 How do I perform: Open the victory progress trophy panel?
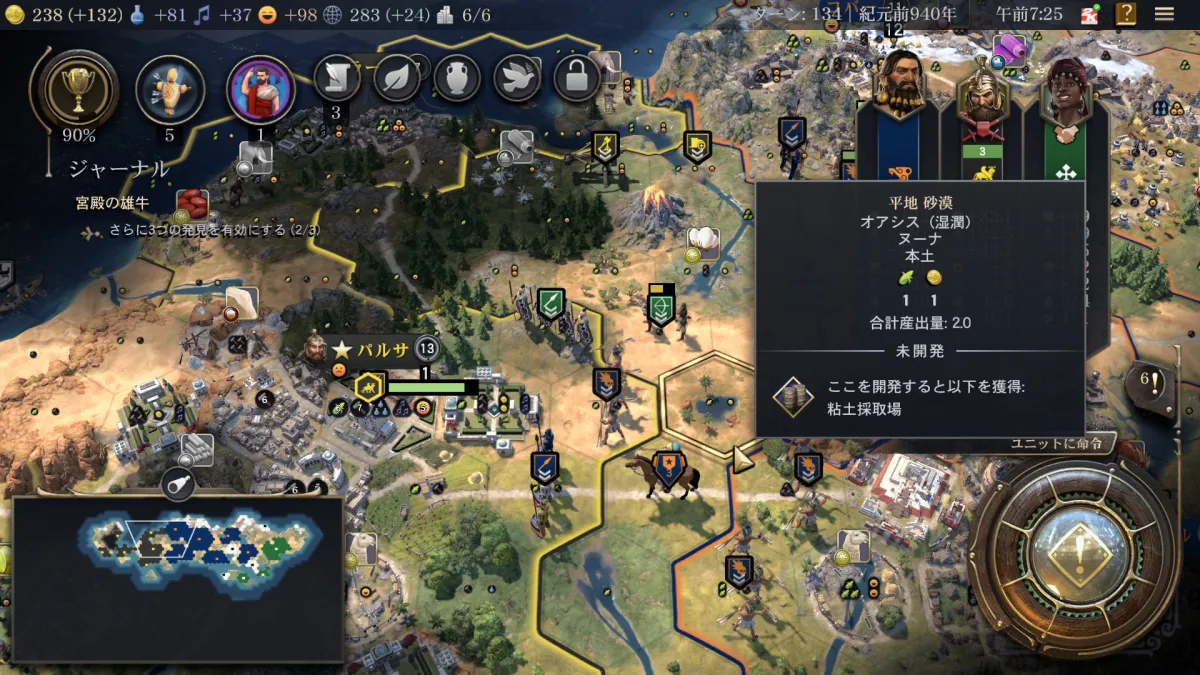click(x=78, y=90)
